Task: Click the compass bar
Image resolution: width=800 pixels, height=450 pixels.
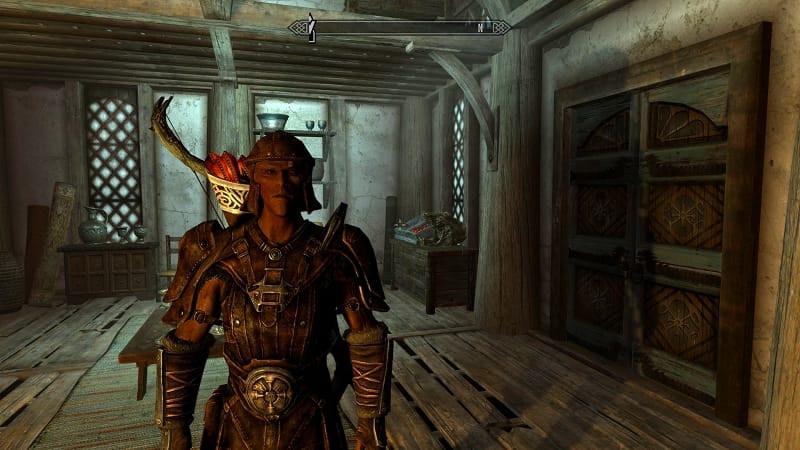Action: pos(400,28)
